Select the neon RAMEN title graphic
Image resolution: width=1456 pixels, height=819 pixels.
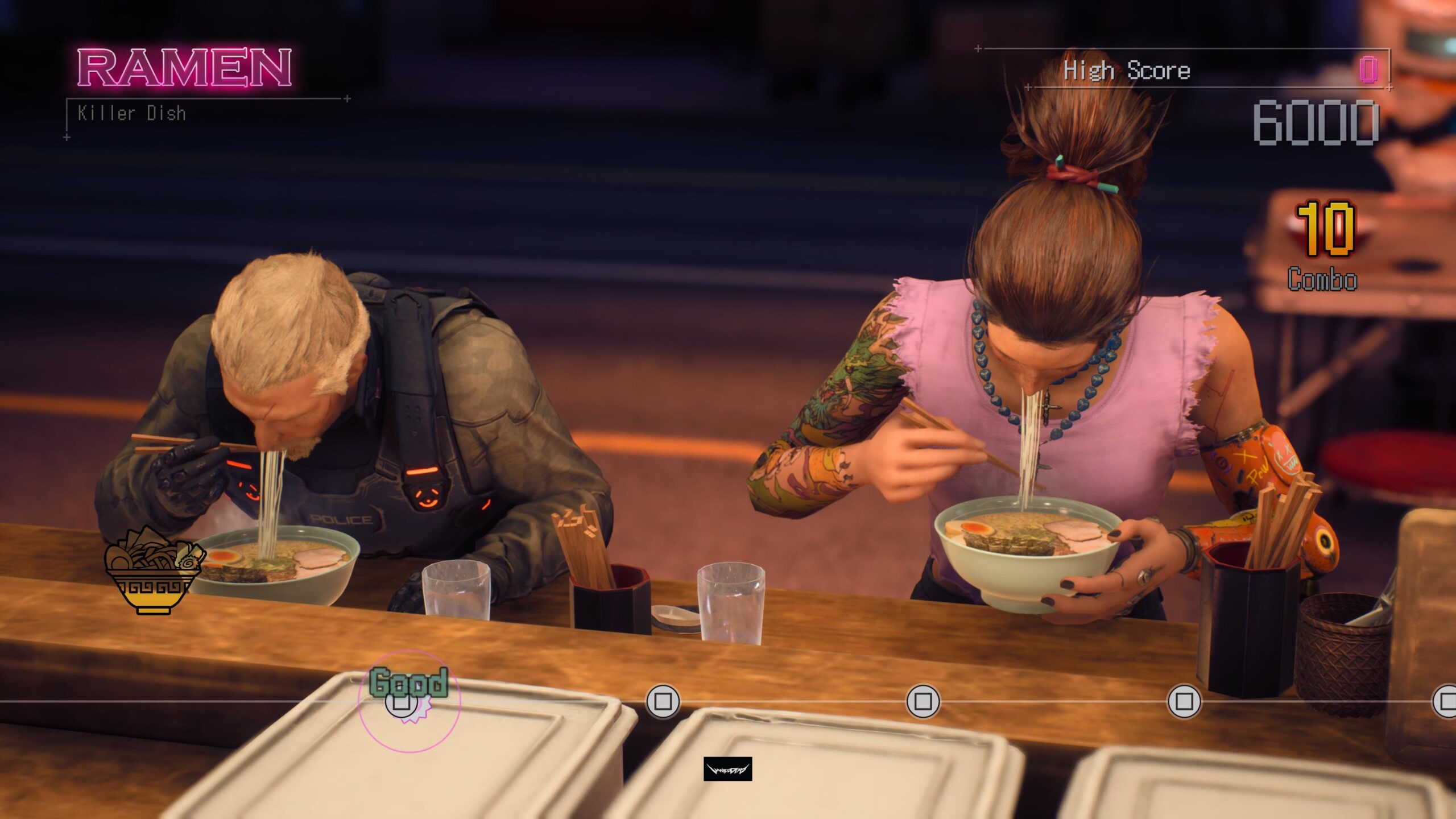pos(182,68)
